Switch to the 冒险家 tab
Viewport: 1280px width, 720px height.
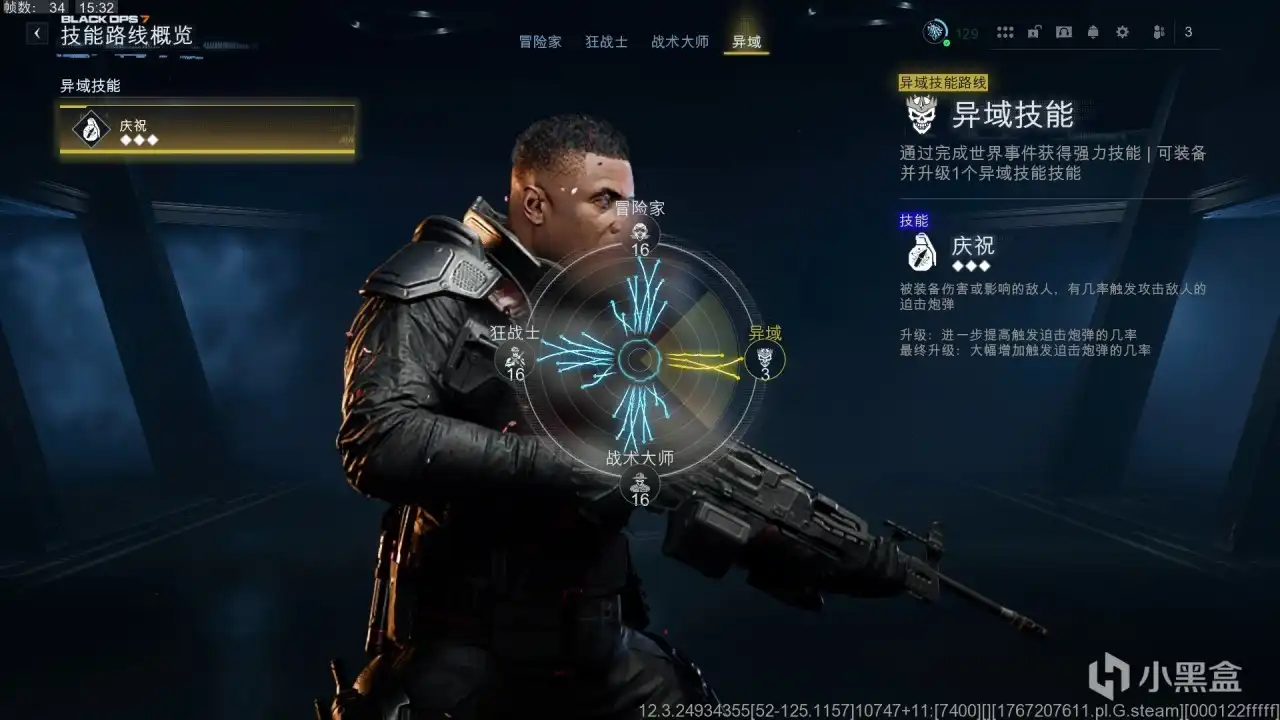point(539,42)
